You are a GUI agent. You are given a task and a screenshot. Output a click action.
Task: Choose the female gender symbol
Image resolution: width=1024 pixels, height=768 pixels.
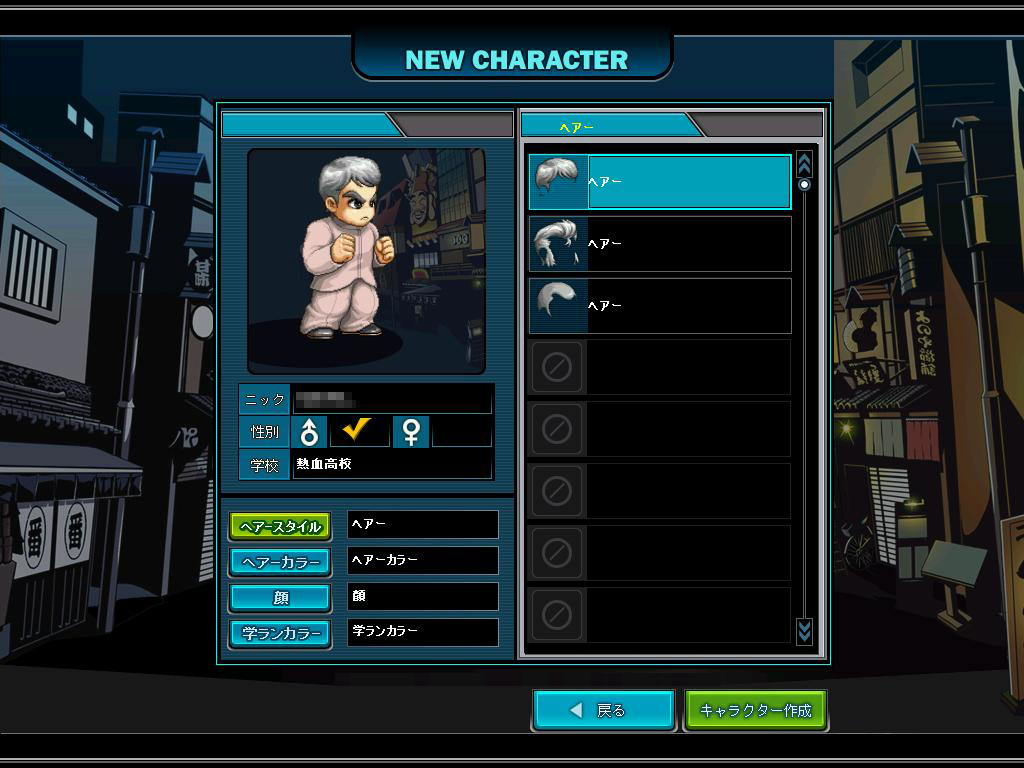[x=410, y=432]
